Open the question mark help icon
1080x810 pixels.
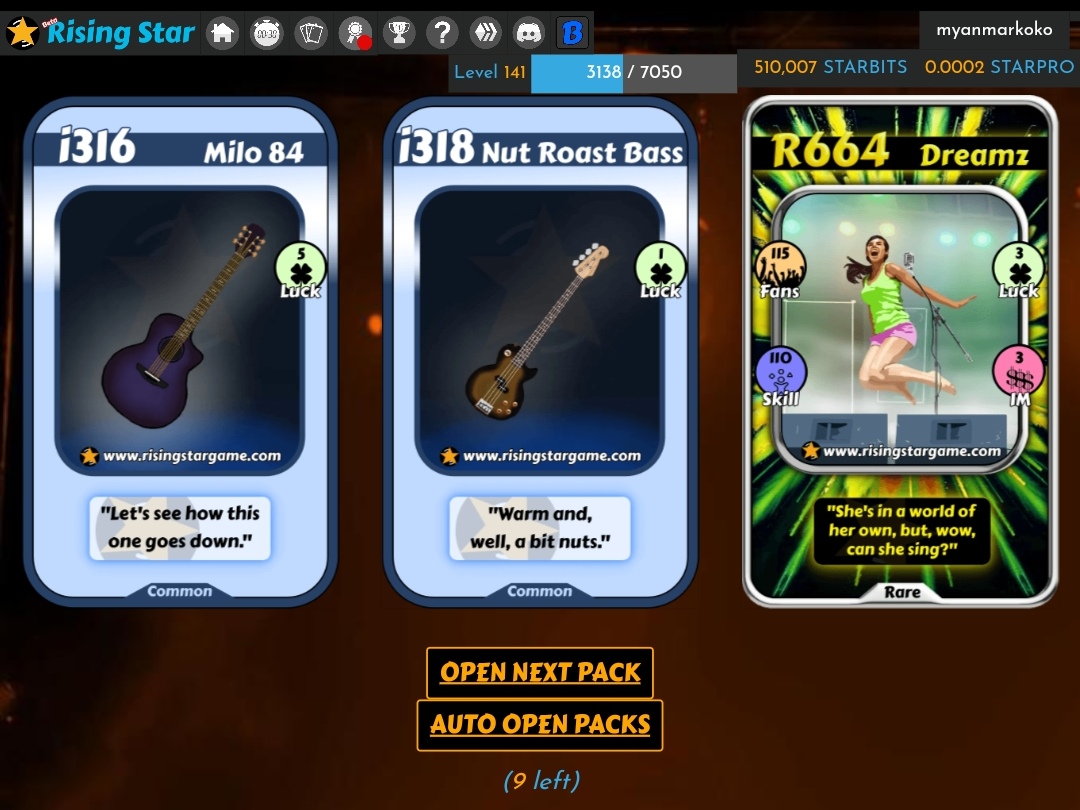pos(442,34)
